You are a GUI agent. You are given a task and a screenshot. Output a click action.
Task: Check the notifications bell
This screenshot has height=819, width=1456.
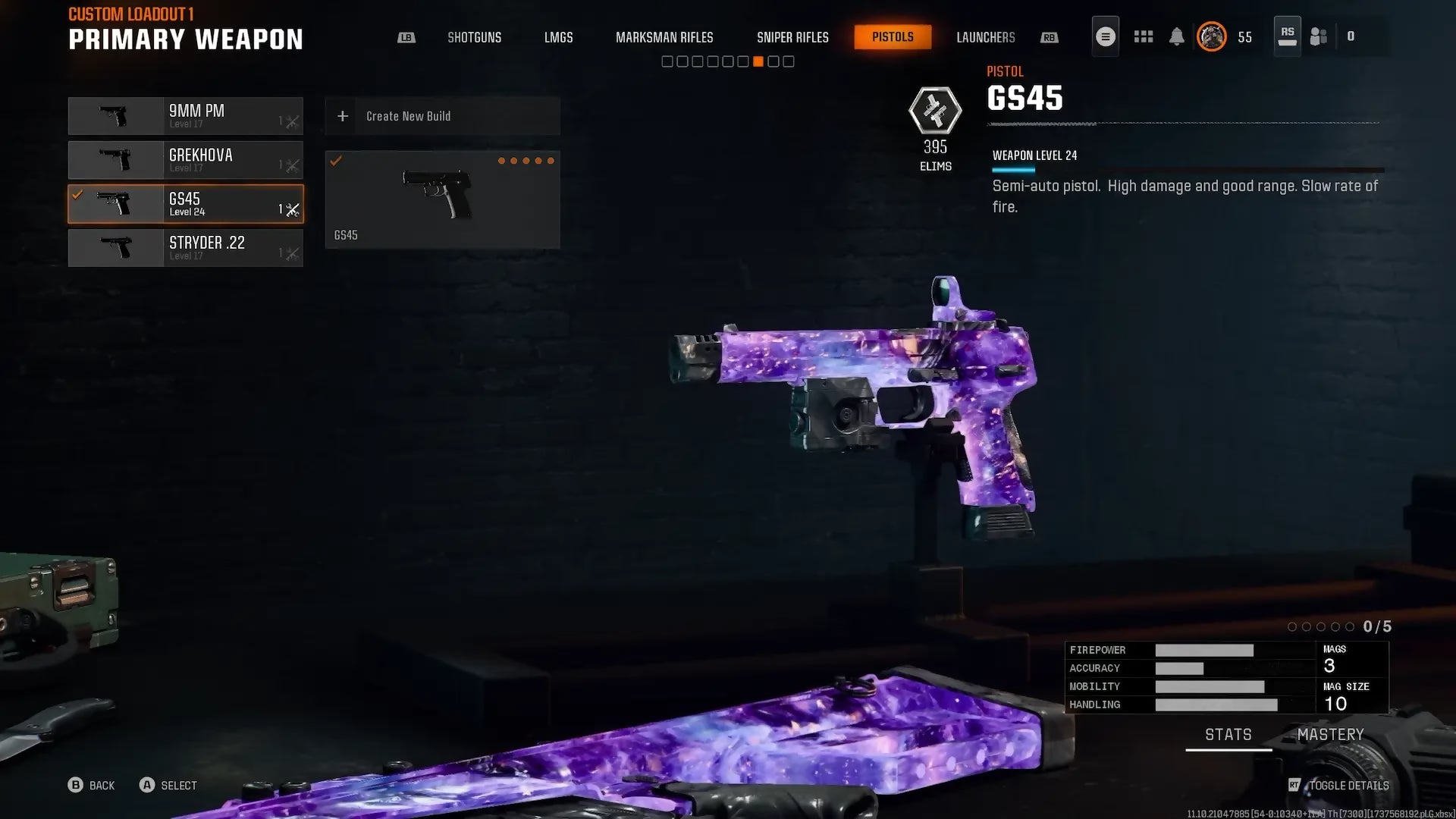tap(1176, 36)
